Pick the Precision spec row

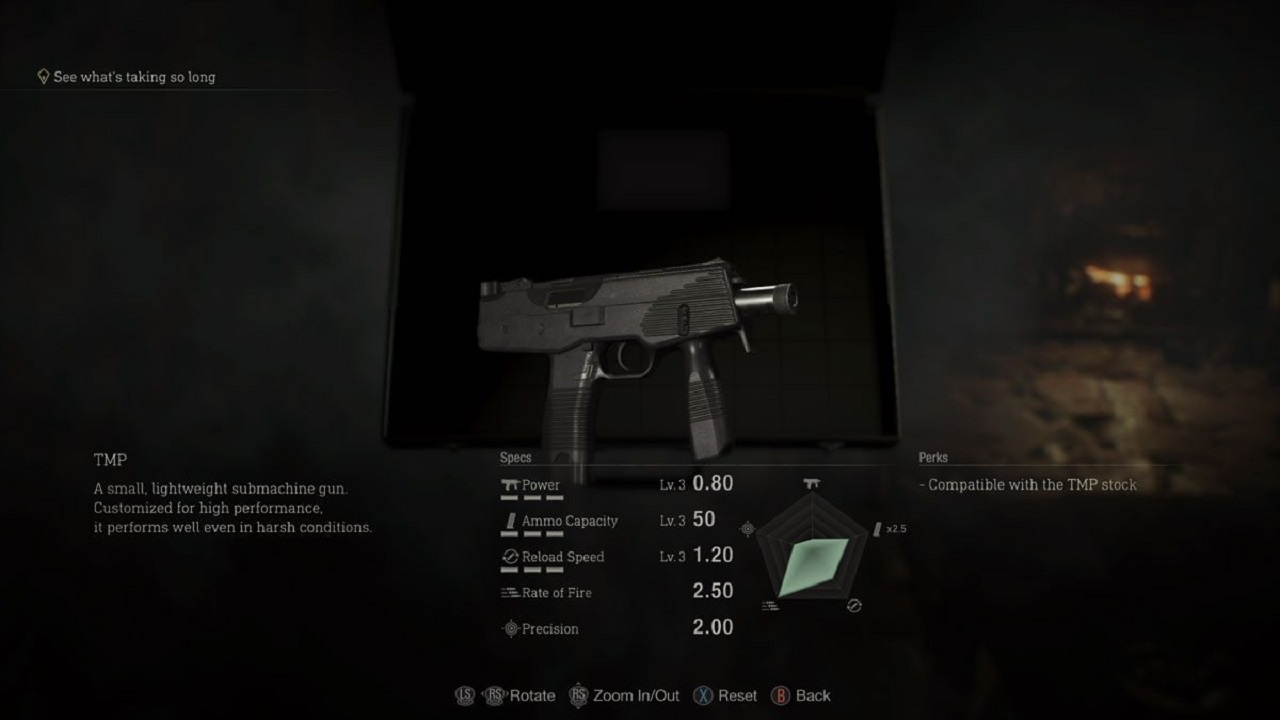click(616, 628)
